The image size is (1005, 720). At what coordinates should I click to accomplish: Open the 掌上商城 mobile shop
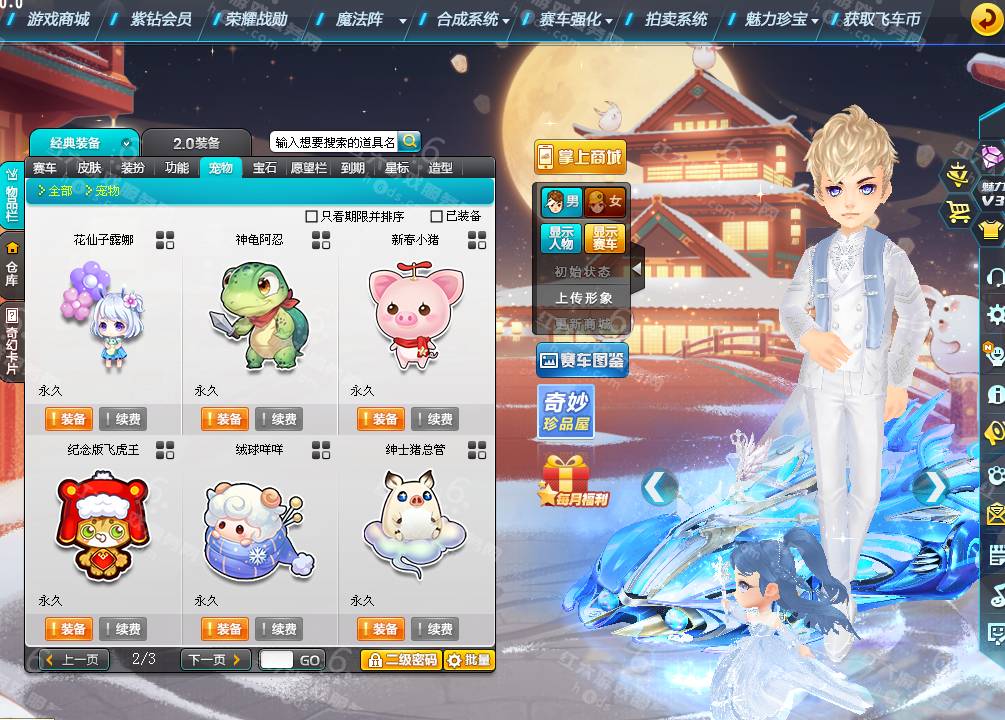pyautogui.click(x=580, y=157)
